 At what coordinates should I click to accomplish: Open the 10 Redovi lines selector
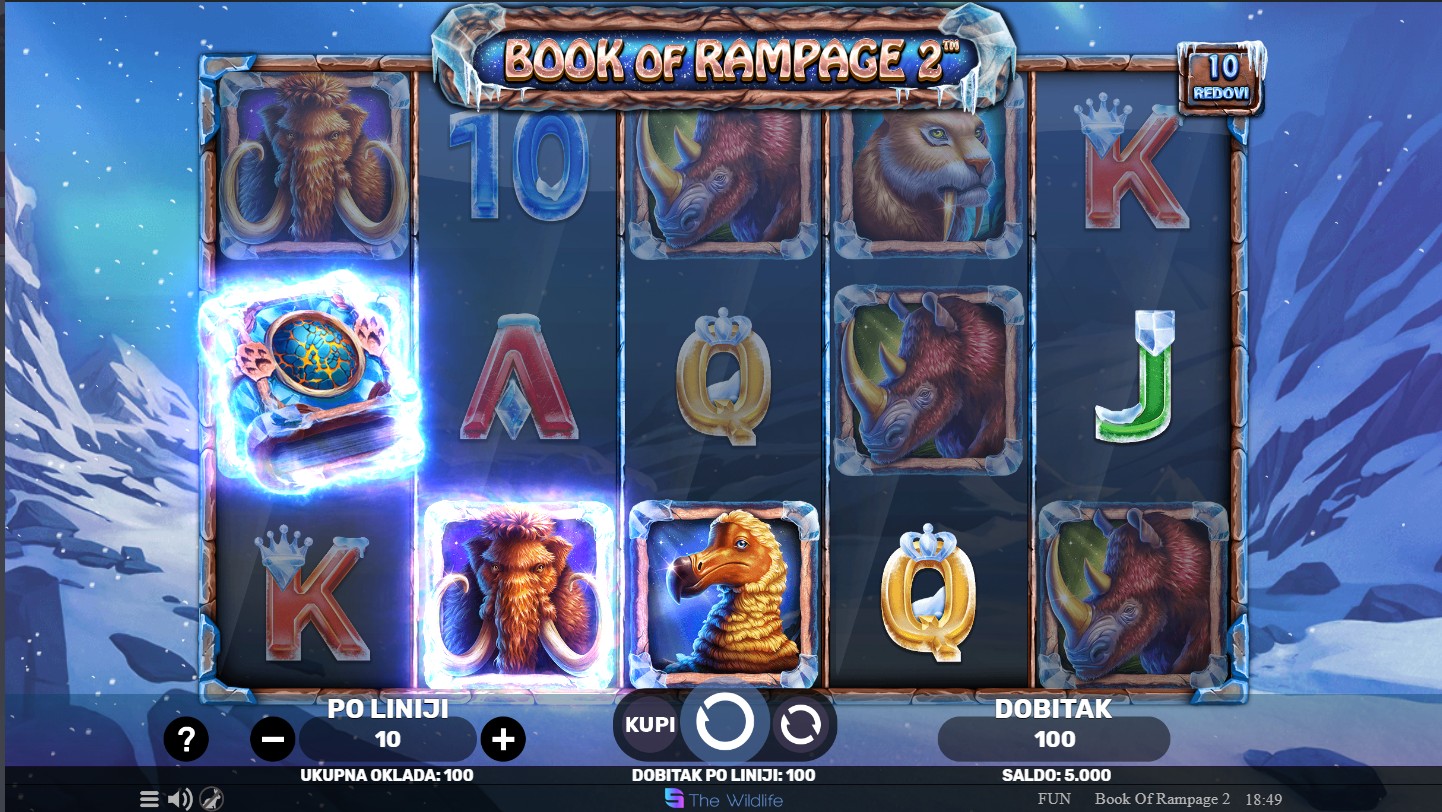point(1220,78)
